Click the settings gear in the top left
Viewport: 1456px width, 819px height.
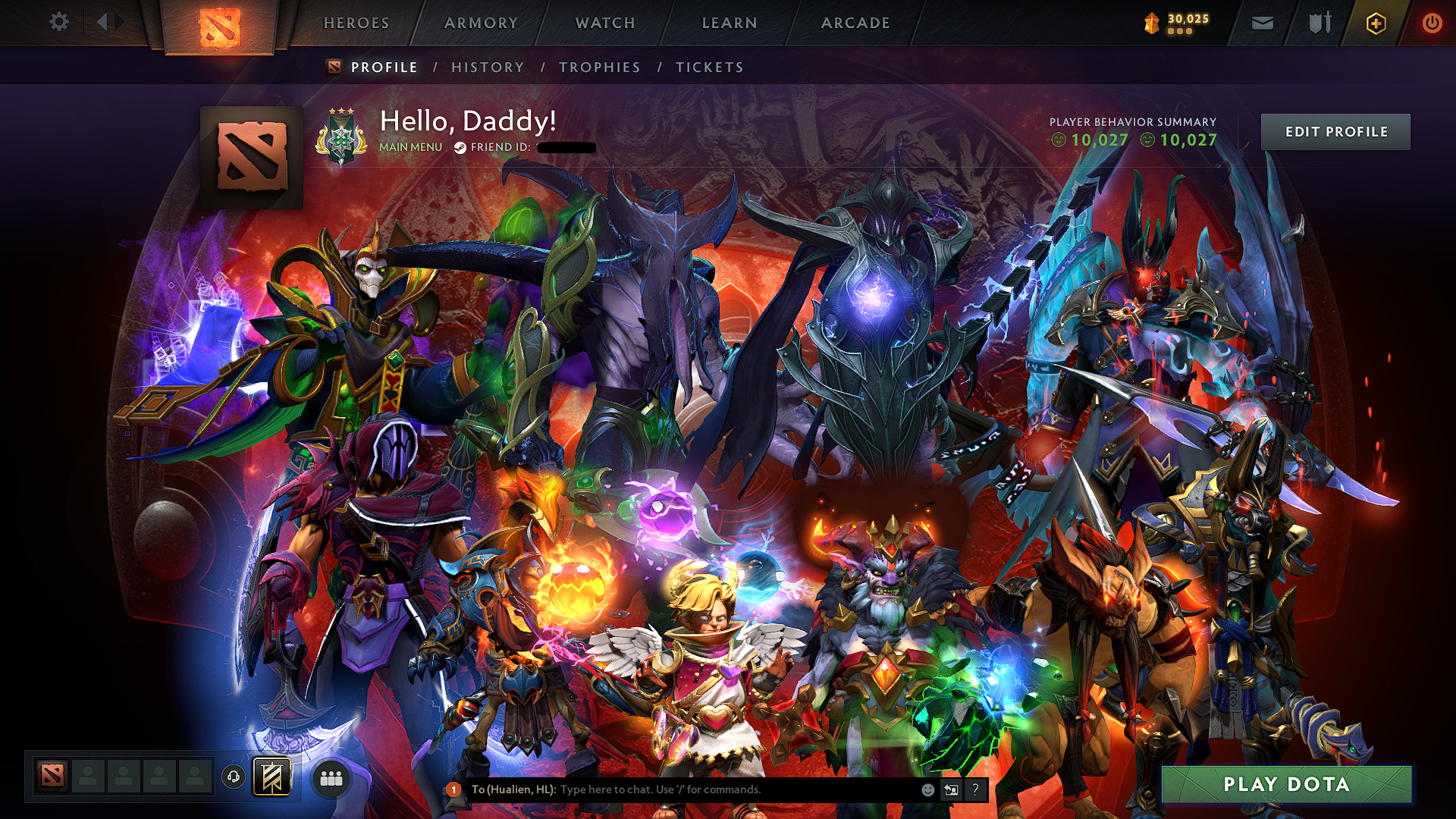[x=58, y=23]
